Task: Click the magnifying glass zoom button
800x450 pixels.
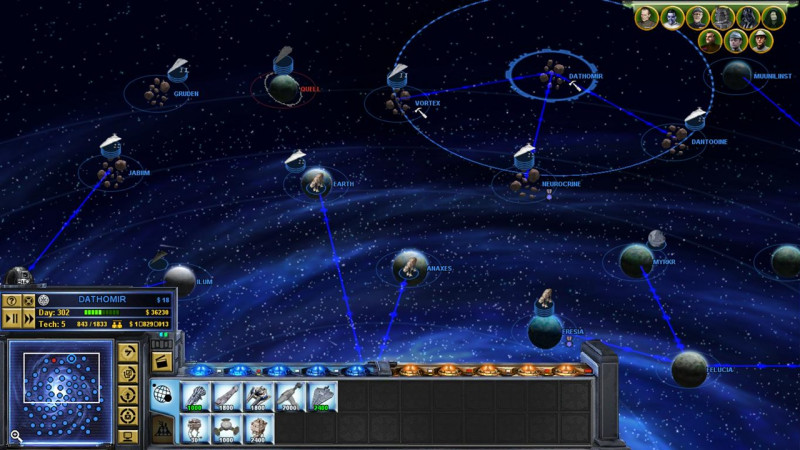Action: pyautogui.click(x=16, y=436)
